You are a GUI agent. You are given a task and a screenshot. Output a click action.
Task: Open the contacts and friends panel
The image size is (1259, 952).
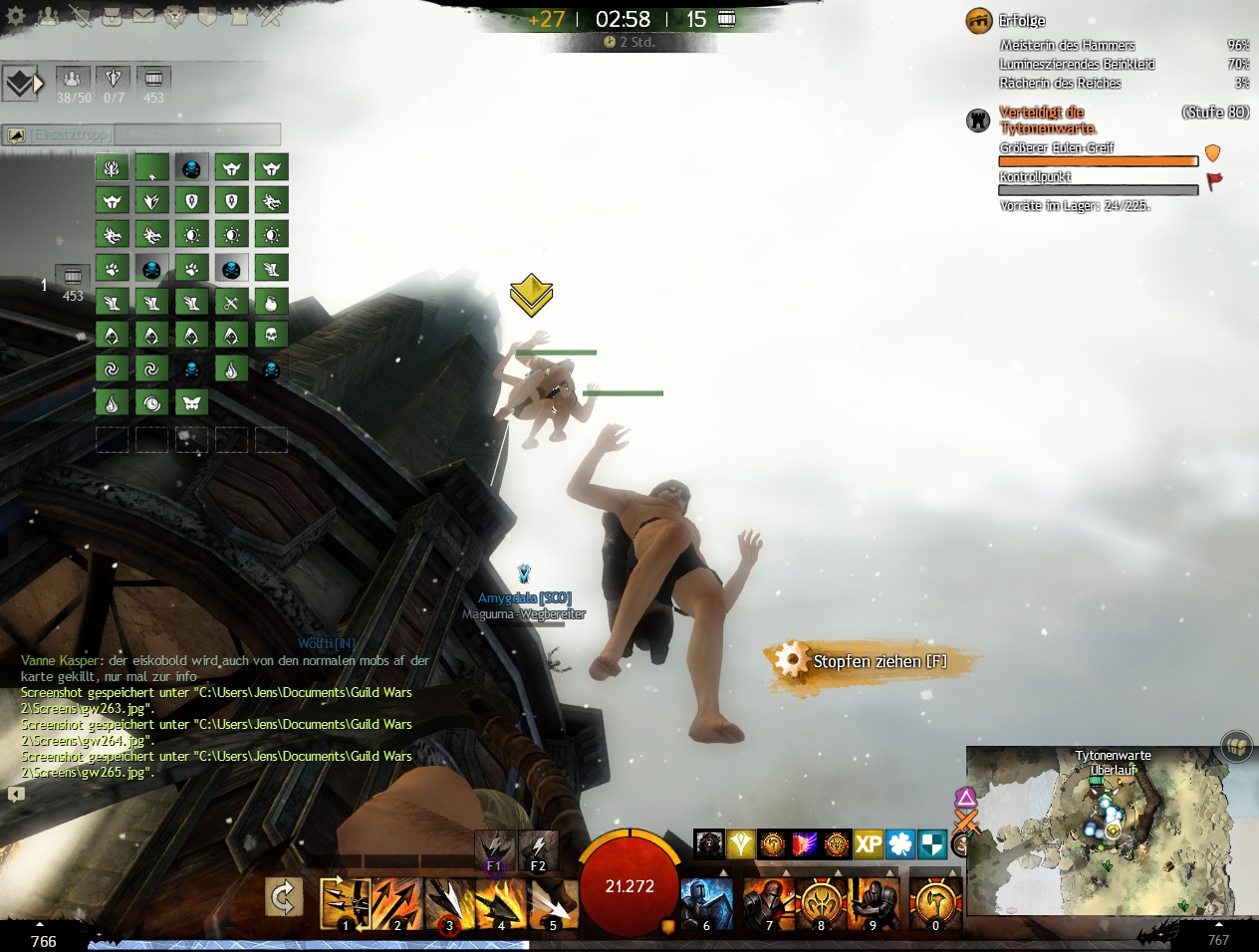tap(48, 16)
